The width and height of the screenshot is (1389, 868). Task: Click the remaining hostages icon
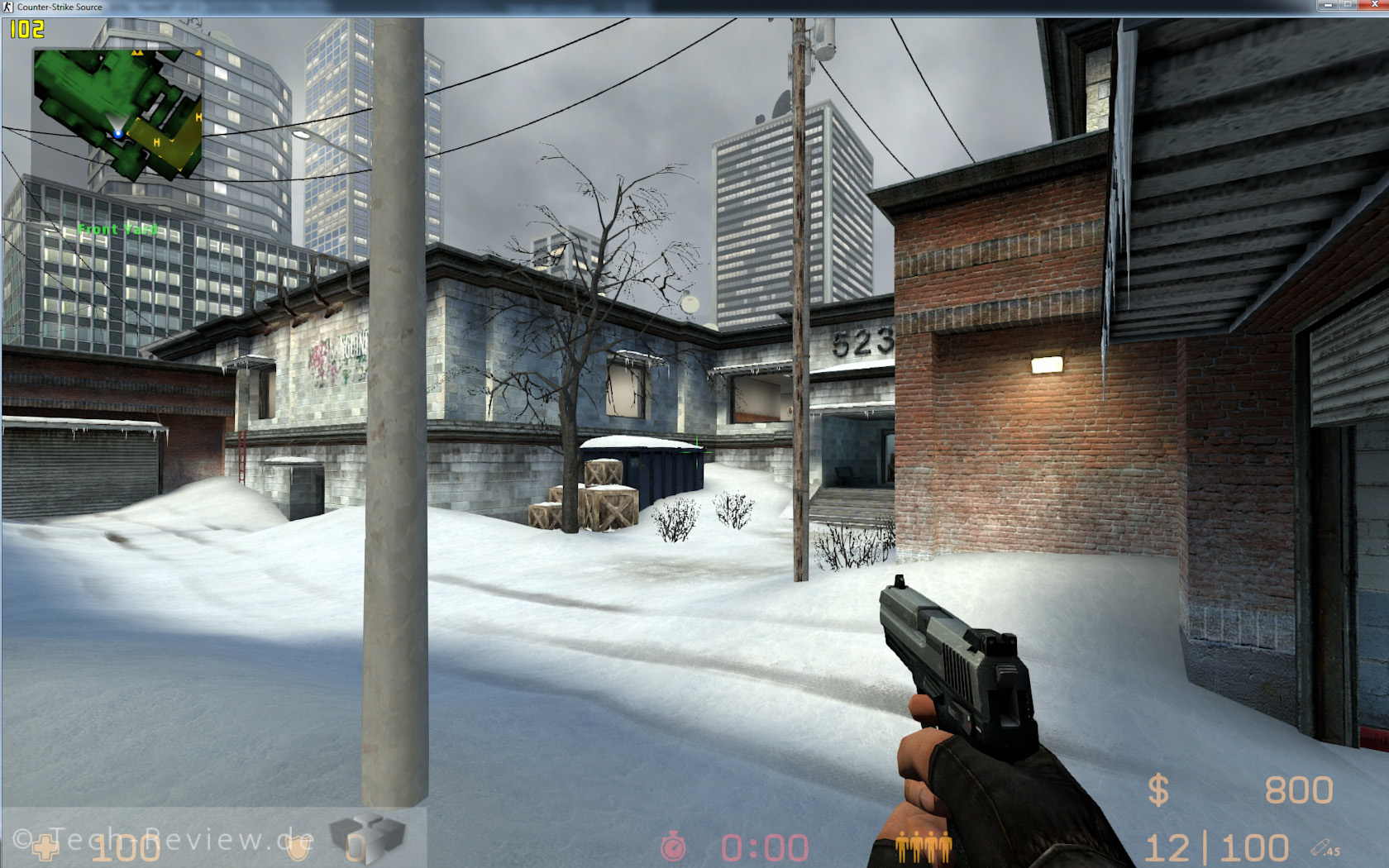pos(924,847)
